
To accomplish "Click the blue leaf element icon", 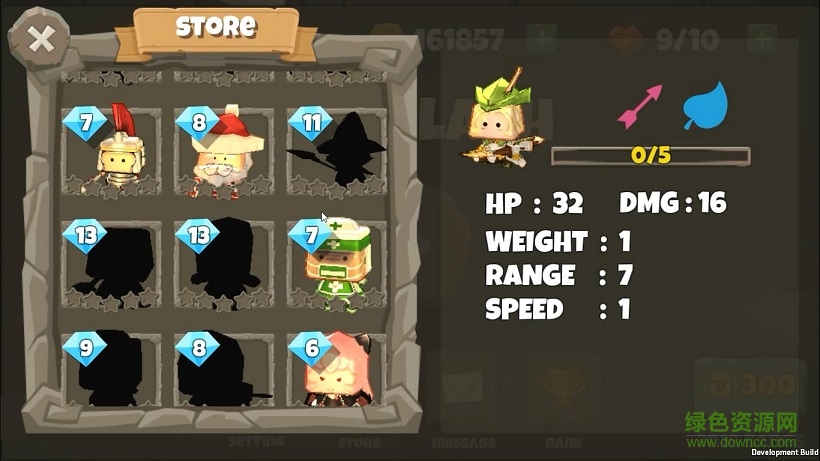I will [x=705, y=106].
